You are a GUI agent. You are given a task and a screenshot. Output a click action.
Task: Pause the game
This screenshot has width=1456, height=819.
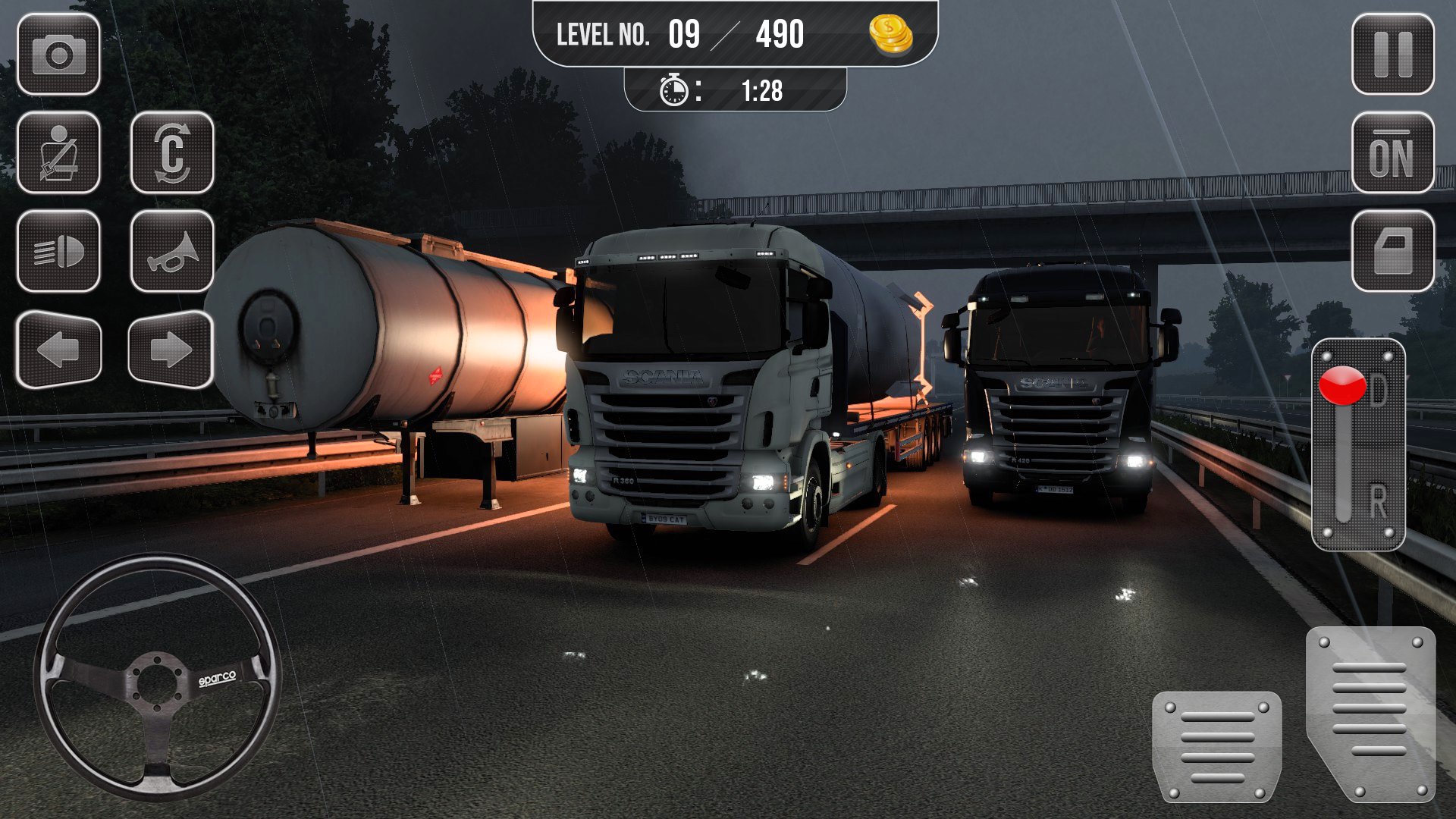pos(1392,55)
